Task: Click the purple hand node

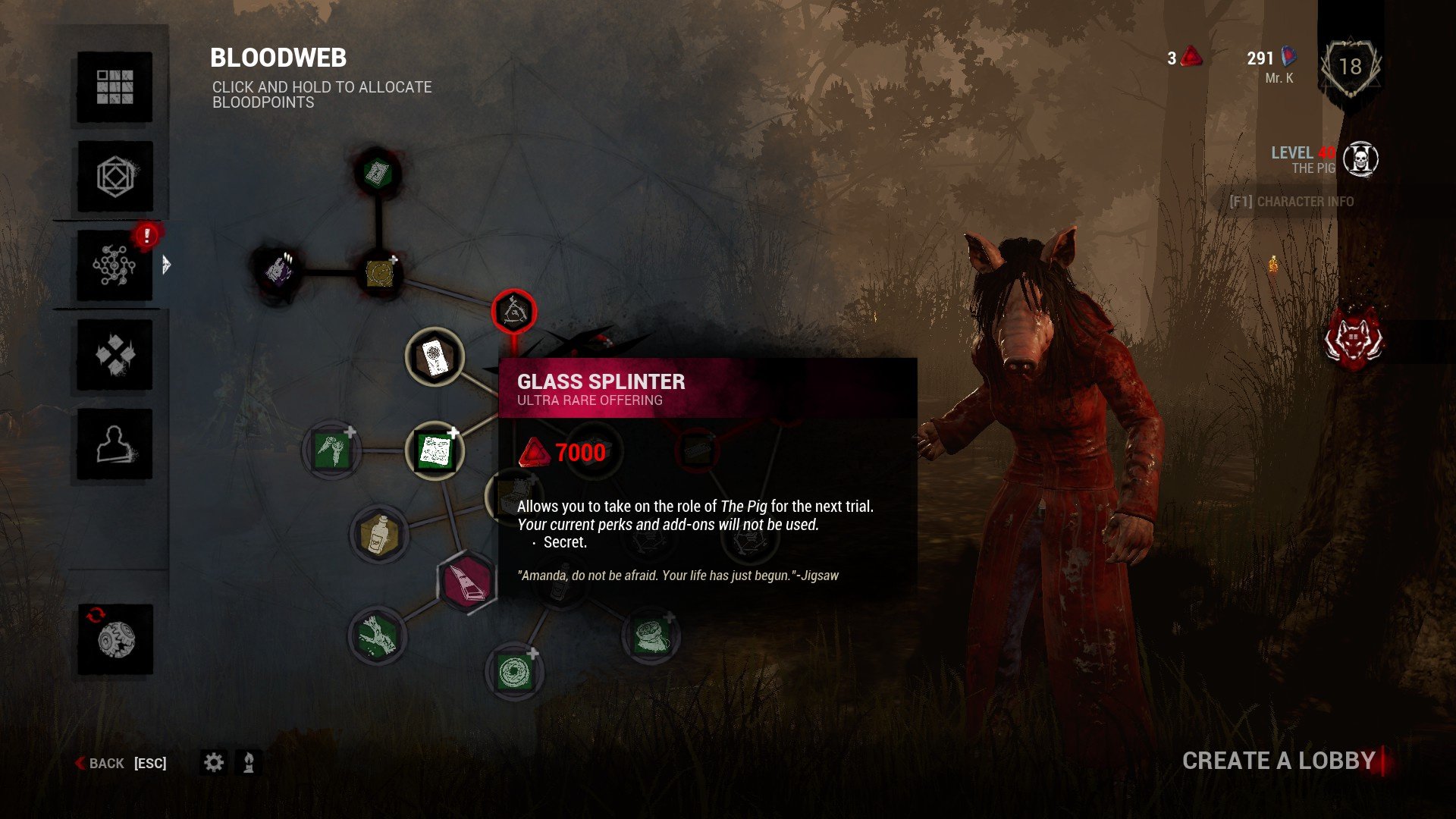Action: coord(278,270)
